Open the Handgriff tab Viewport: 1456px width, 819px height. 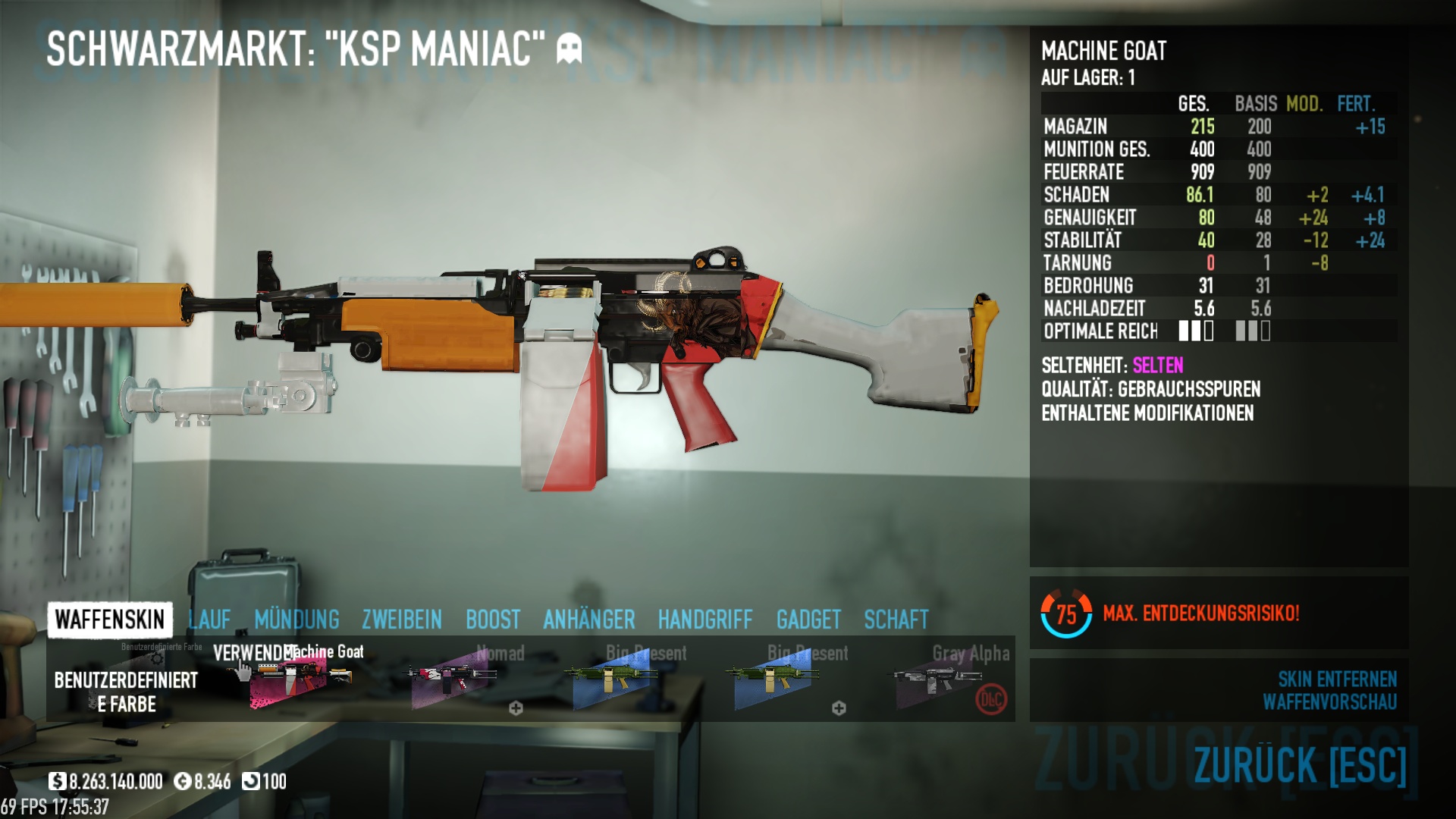pyautogui.click(x=705, y=620)
